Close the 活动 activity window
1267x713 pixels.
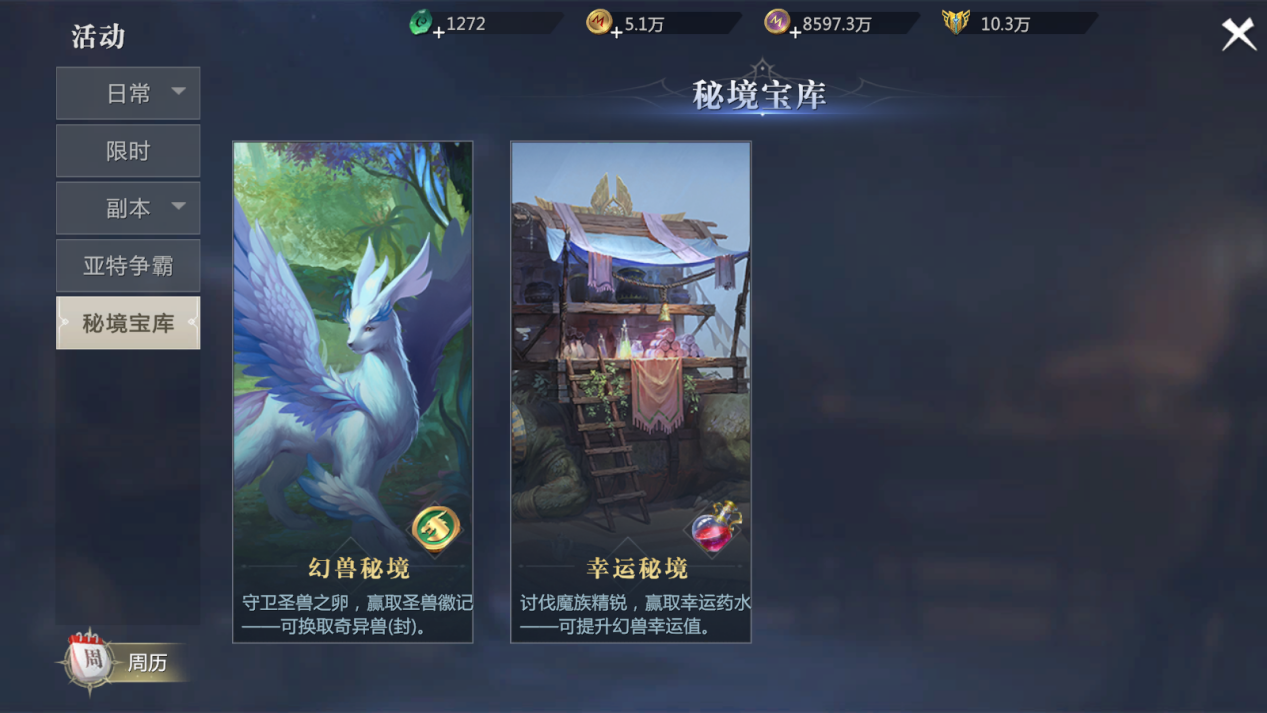(x=1238, y=35)
